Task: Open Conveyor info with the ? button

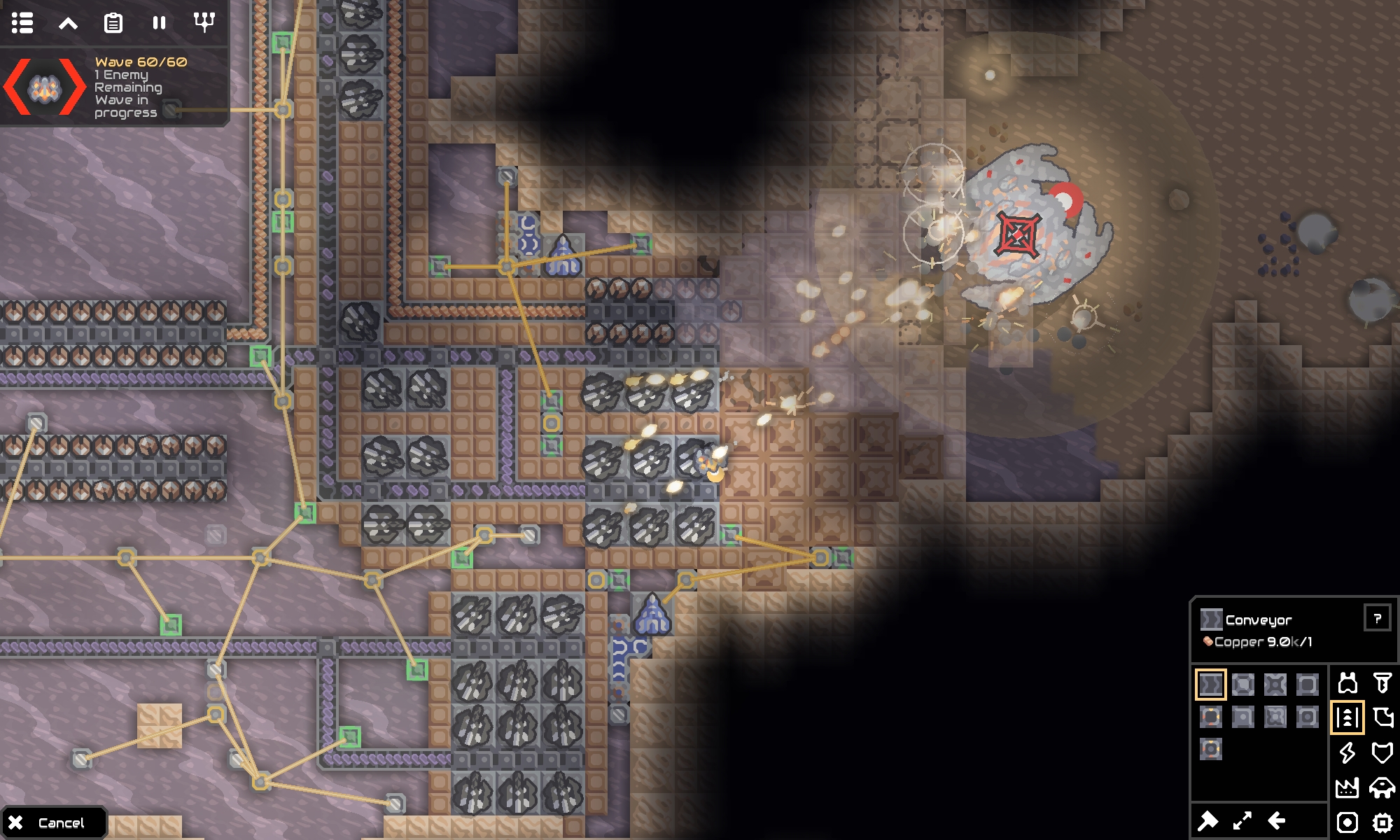Action: [1378, 619]
